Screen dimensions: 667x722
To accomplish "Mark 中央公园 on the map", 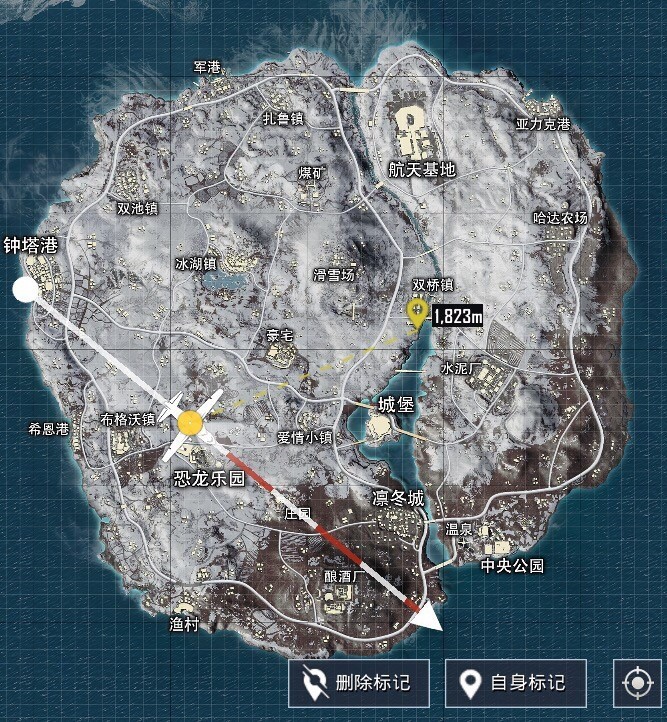I will coord(512,566).
